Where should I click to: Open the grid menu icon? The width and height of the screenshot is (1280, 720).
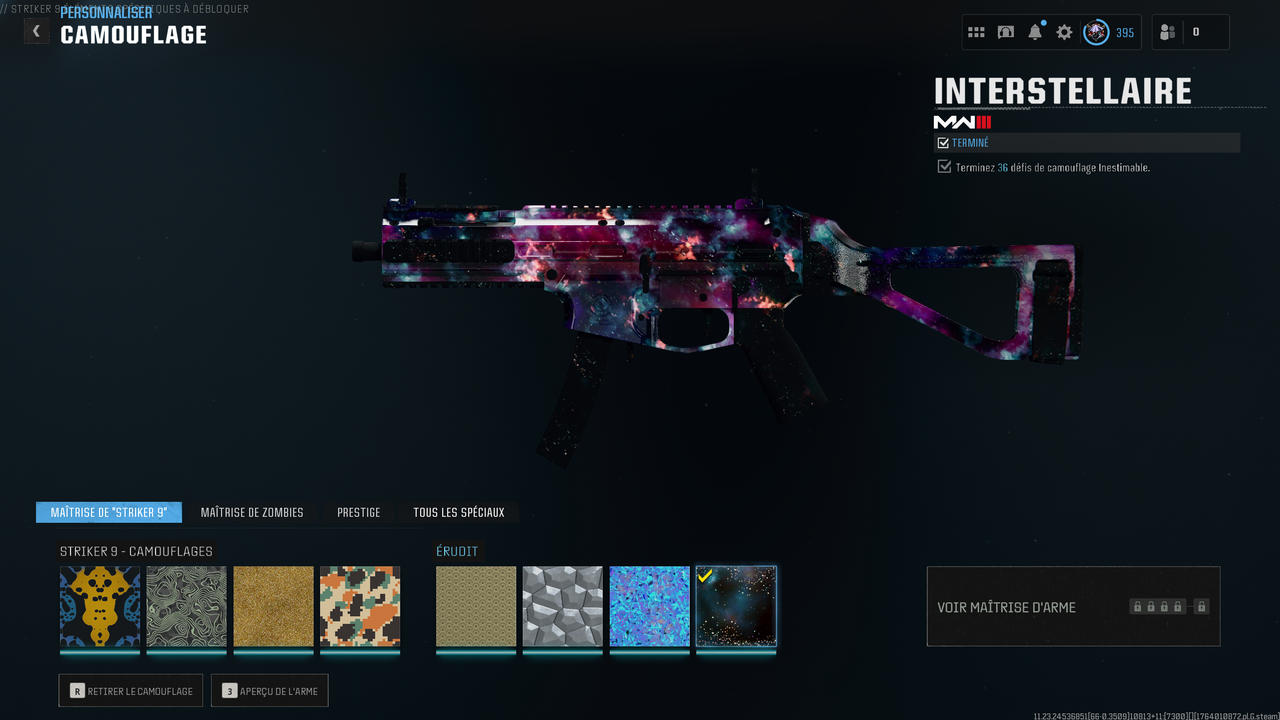(976, 32)
